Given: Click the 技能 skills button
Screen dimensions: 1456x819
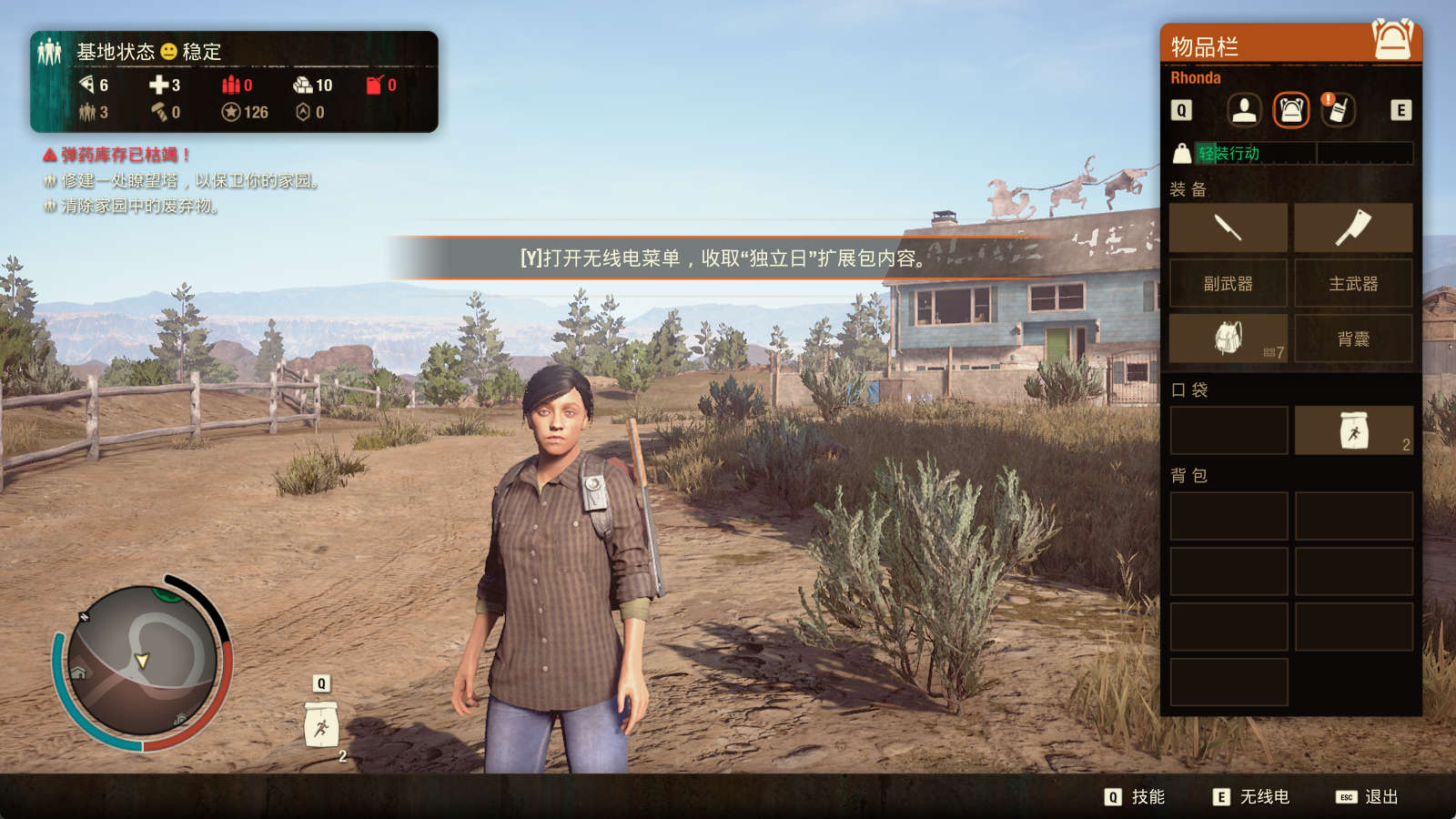Looking at the screenshot, I should (x=1135, y=797).
